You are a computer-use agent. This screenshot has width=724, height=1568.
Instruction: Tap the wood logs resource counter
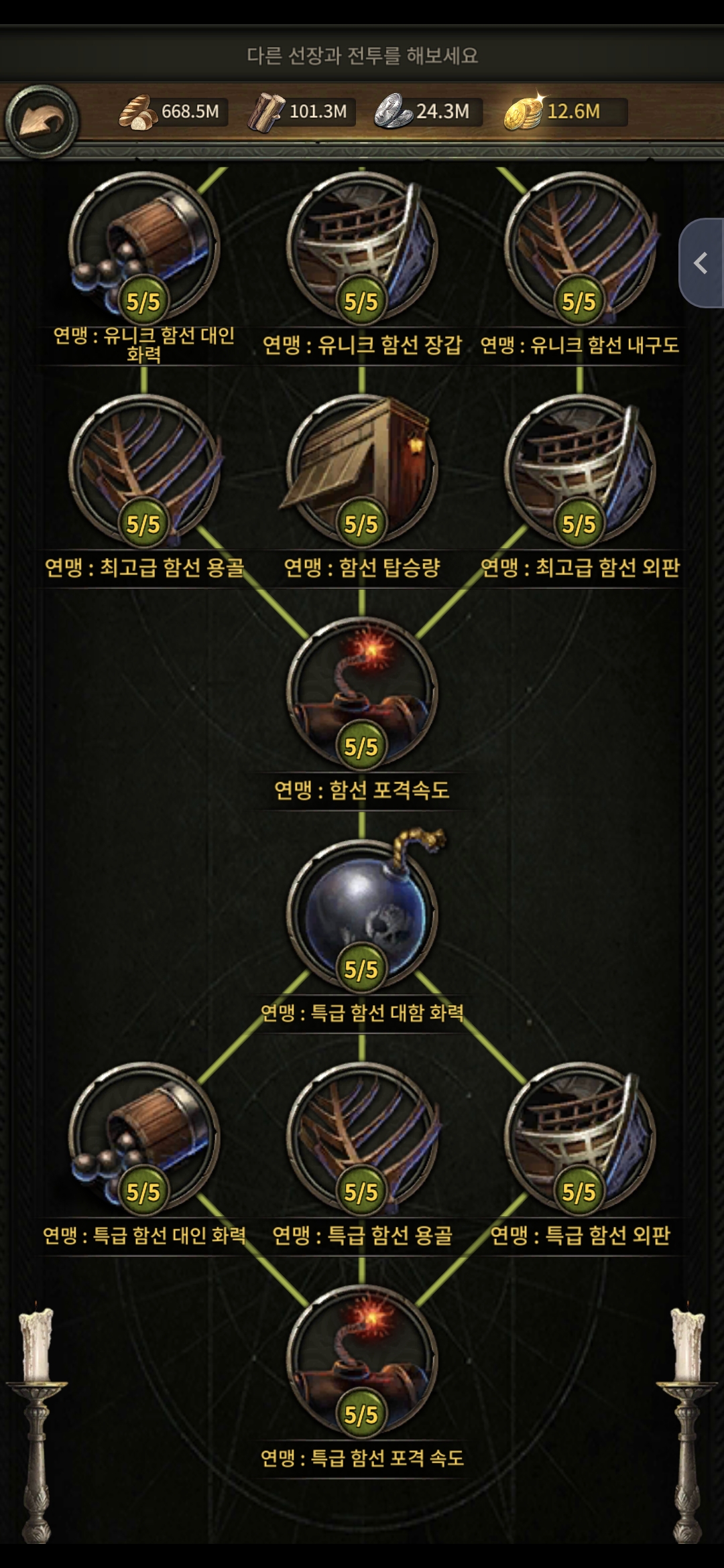coord(300,112)
